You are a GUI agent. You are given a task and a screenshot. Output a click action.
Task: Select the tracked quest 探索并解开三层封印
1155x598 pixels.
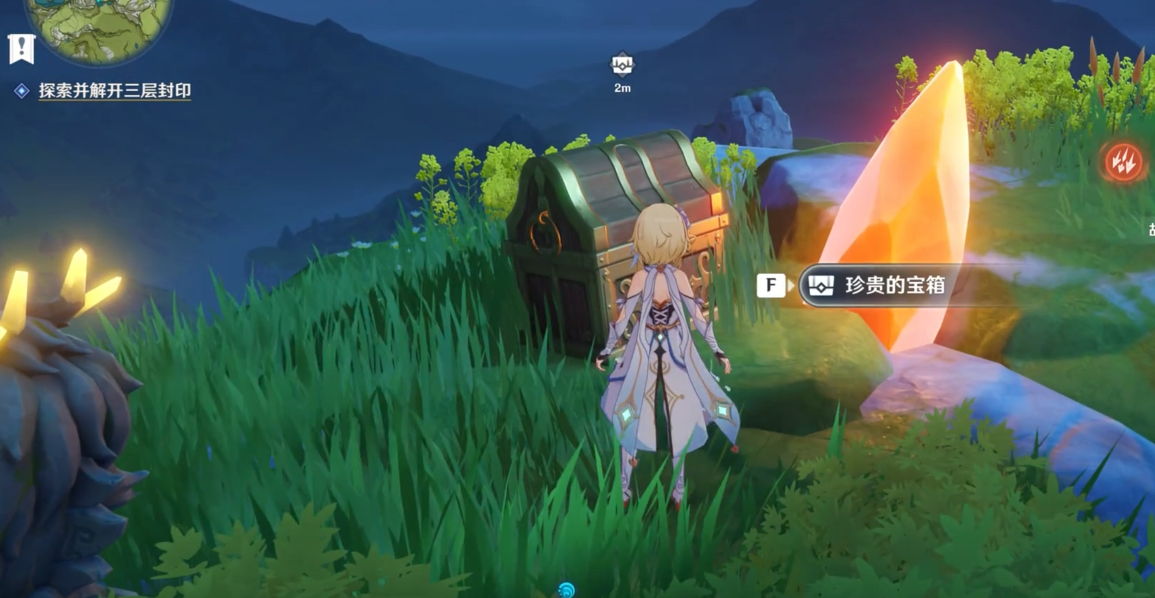point(114,91)
